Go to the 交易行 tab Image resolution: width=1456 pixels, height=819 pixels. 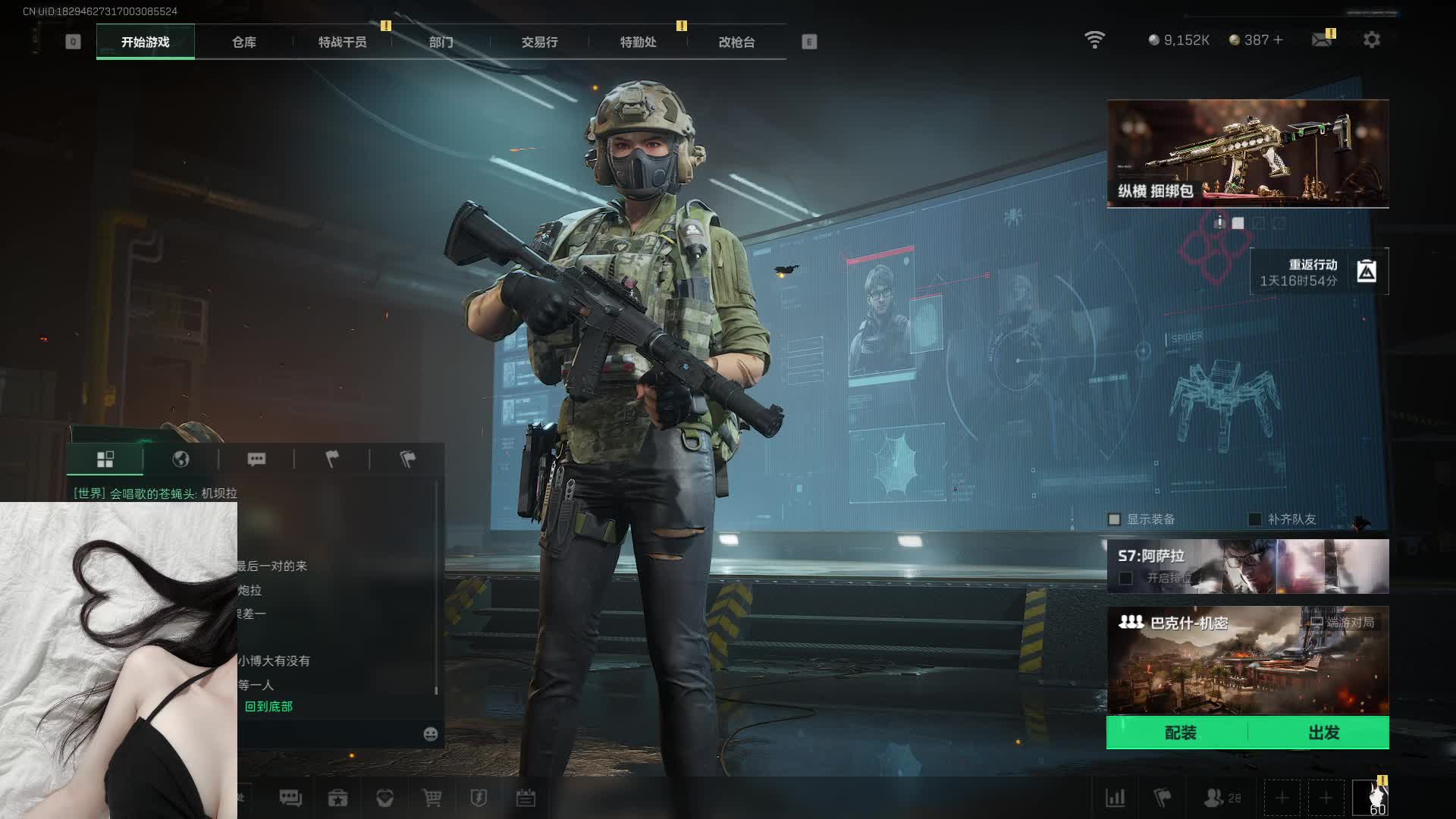pyautogui.click(x=539, y=42)
